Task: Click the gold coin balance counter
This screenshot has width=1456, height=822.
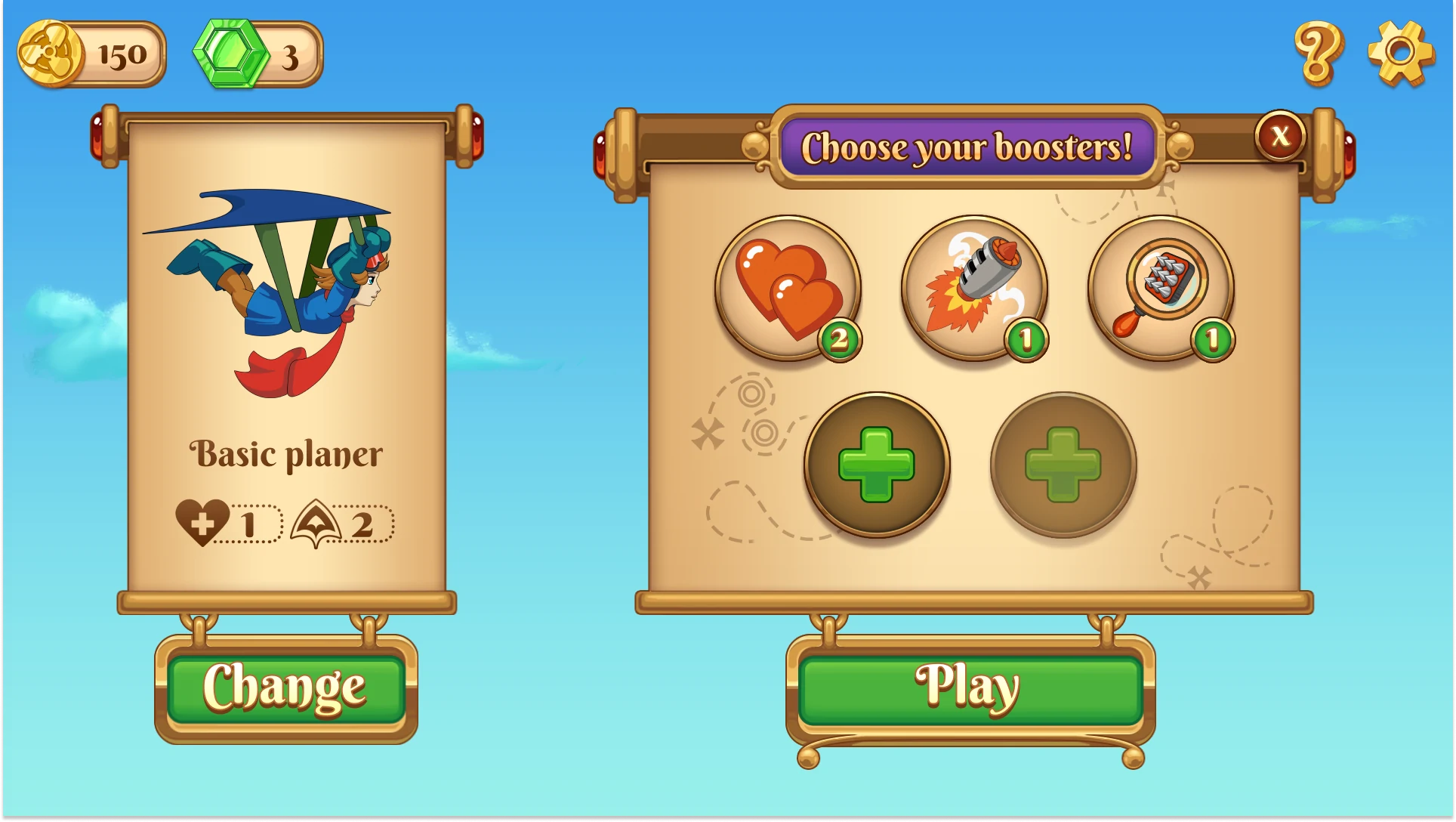Action: point(91,54)
